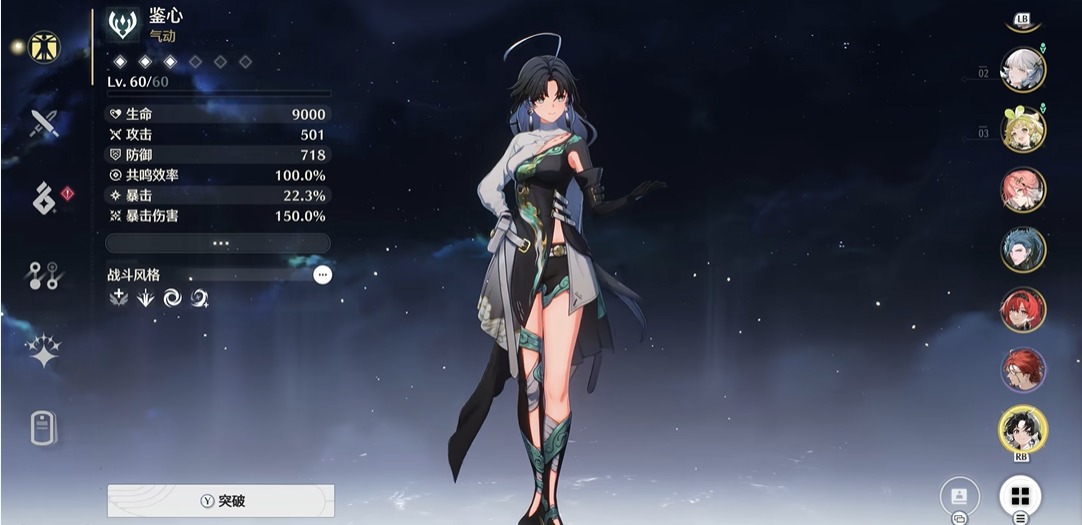Open 战斗风格 combat style details
This screenshot has width=1082, height=525.
click(322, 275)
